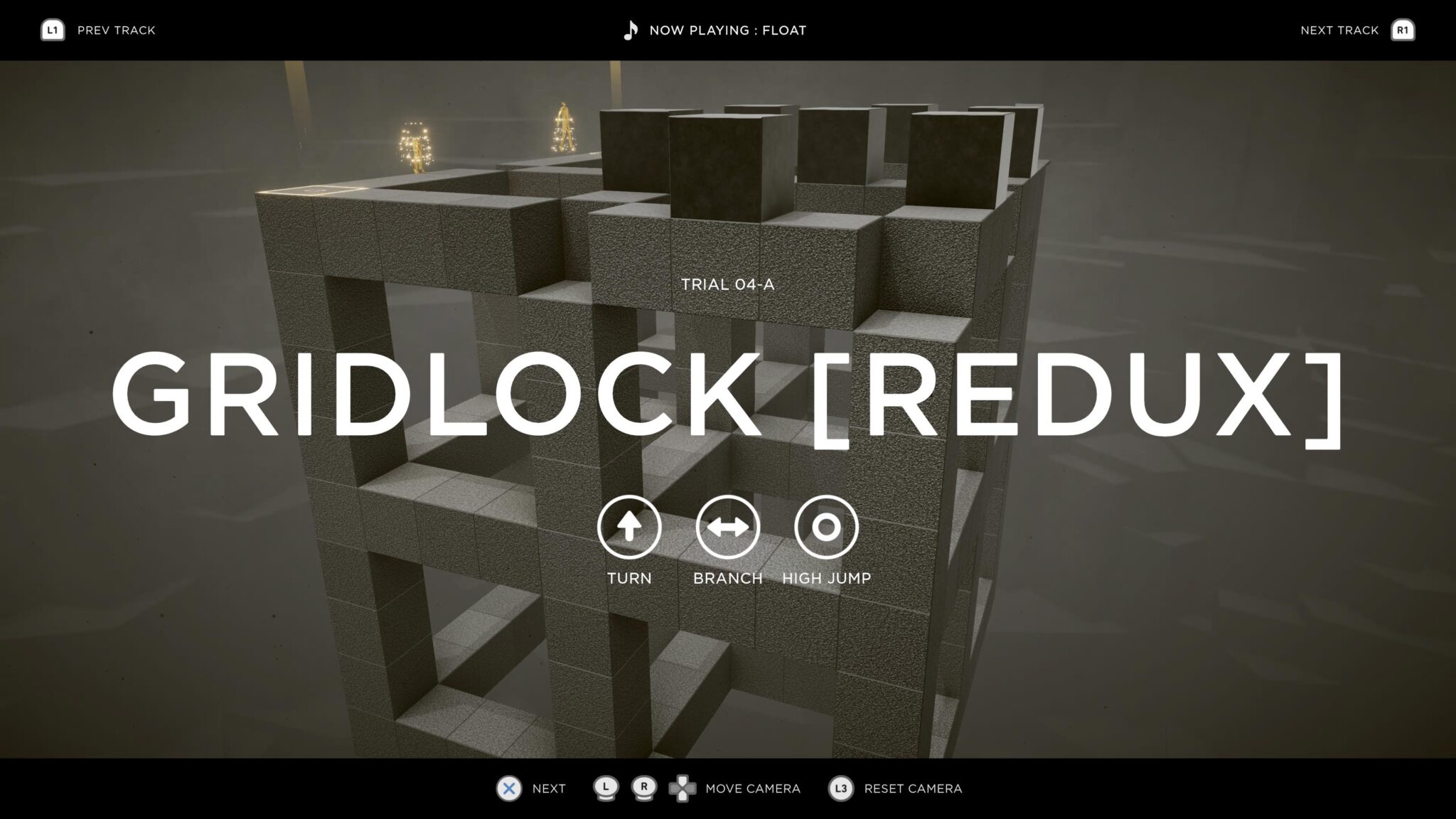This screenshot has height=819, width=1456.
Task: Click the R1 shoulder button icon
Action: (x=1404, y=30)
